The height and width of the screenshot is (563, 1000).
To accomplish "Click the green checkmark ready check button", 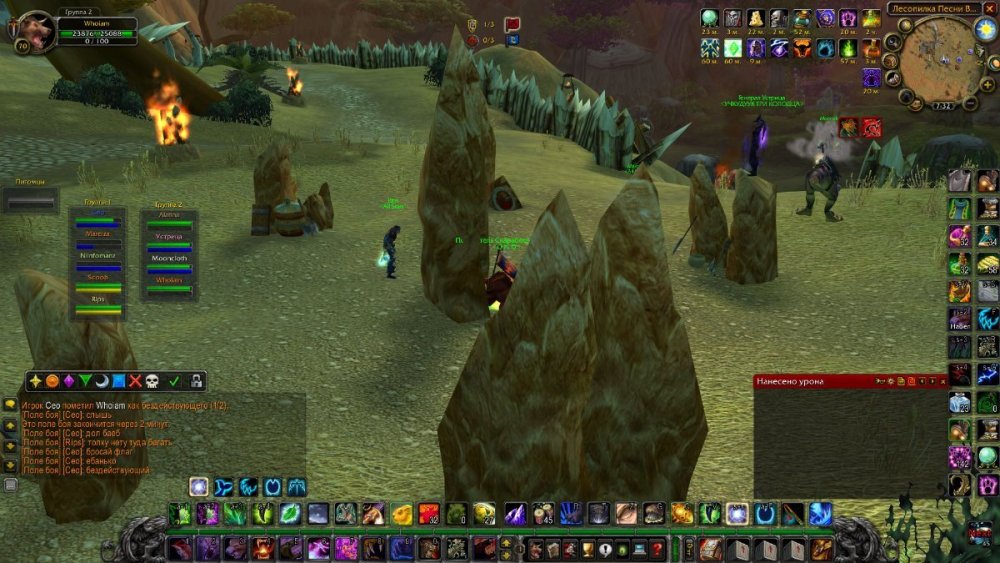I will click(x=174, y=381).
